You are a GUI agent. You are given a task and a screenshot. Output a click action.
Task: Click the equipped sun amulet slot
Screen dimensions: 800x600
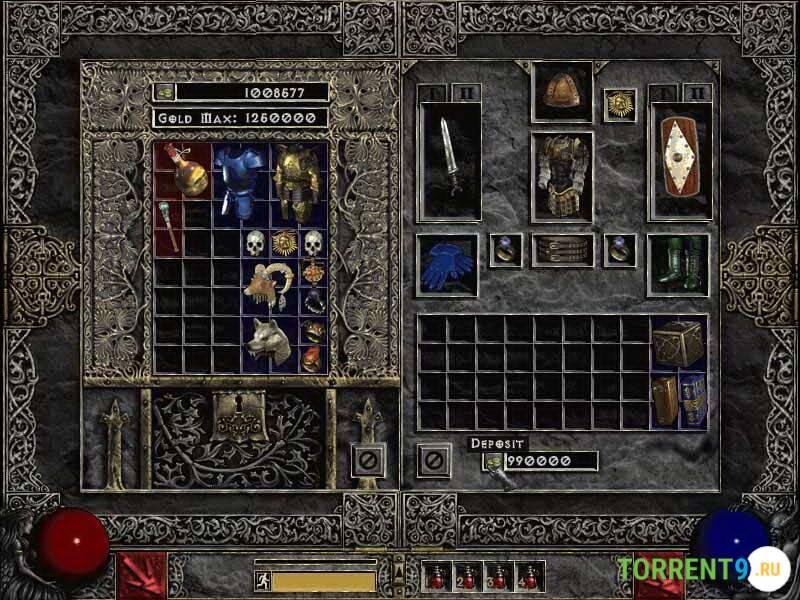click(619, 105)
